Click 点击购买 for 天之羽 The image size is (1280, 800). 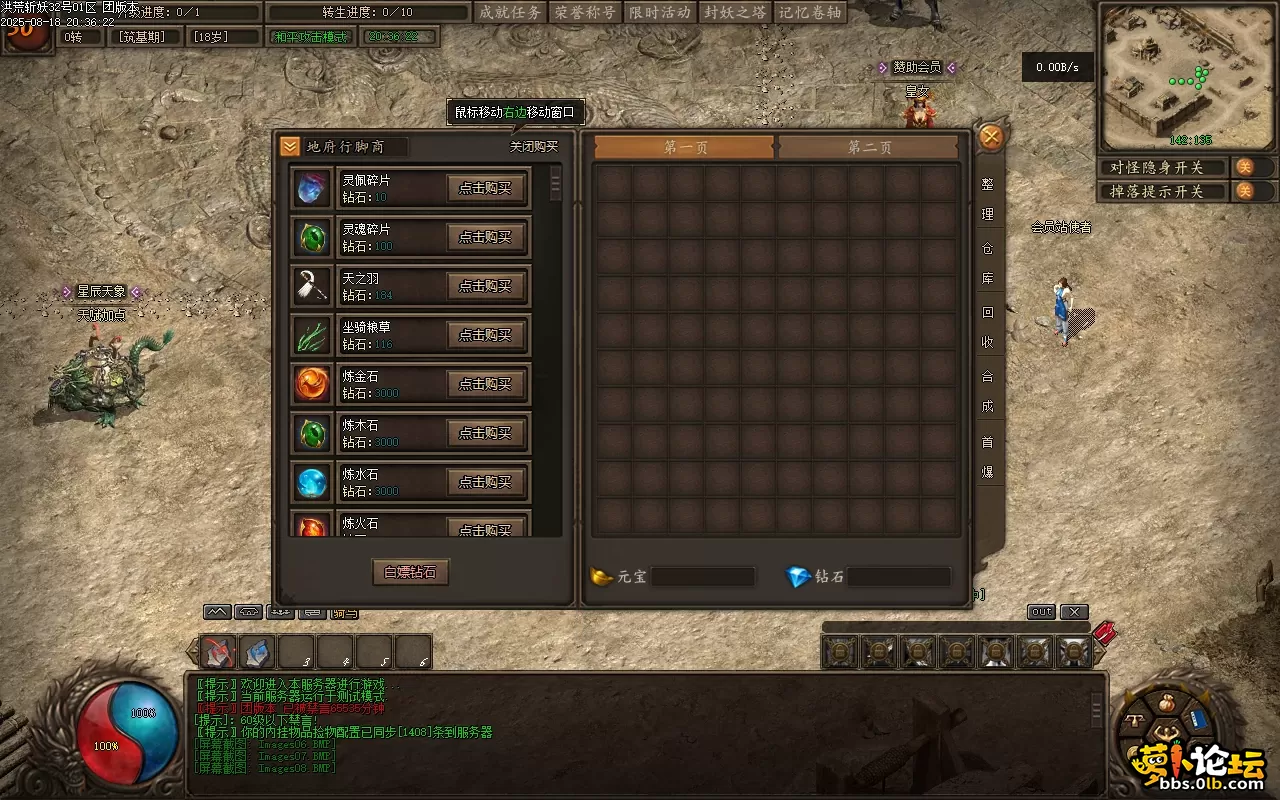pos(485,286)
